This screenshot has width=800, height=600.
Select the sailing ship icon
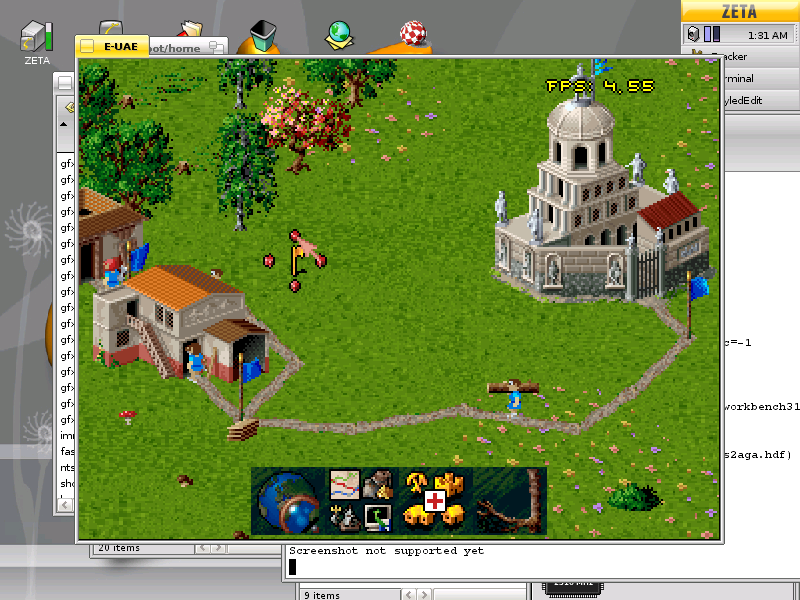click(344, 516)
